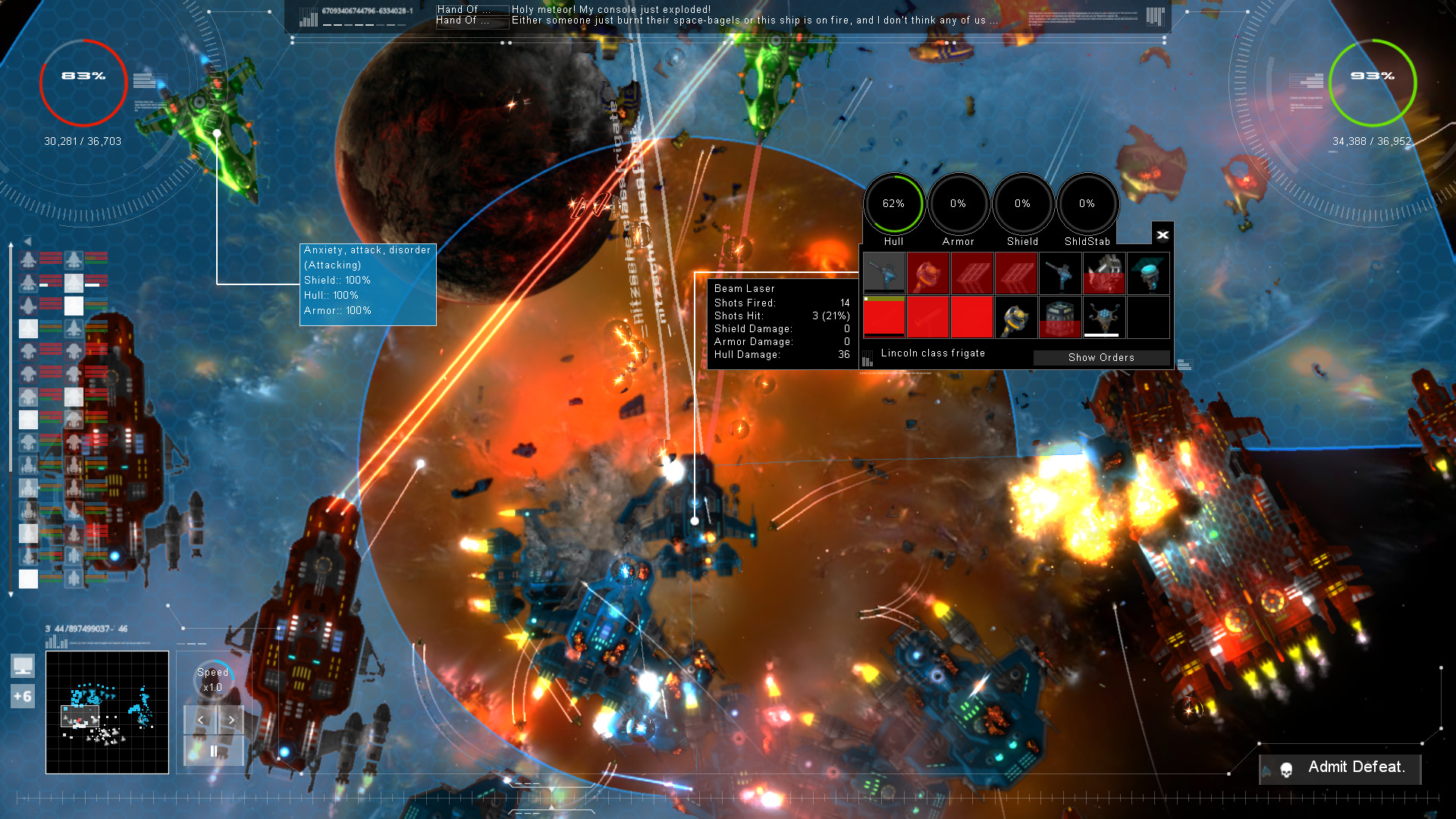The width and height of the screenshot is (1456, 819).
Task: Click the yellow thruster module icon
Action: click(1016, 318)
